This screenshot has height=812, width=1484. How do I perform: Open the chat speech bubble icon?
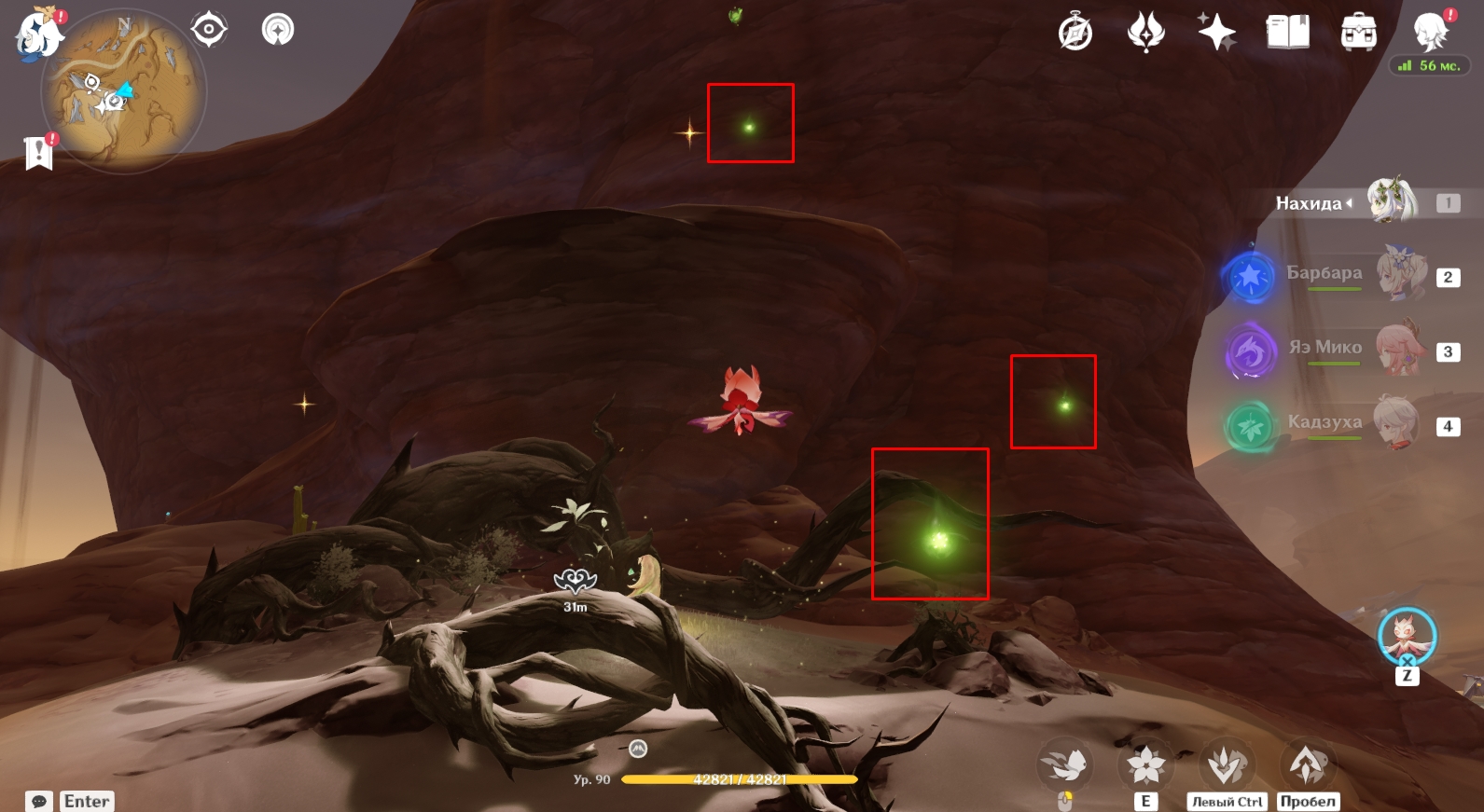39,802
